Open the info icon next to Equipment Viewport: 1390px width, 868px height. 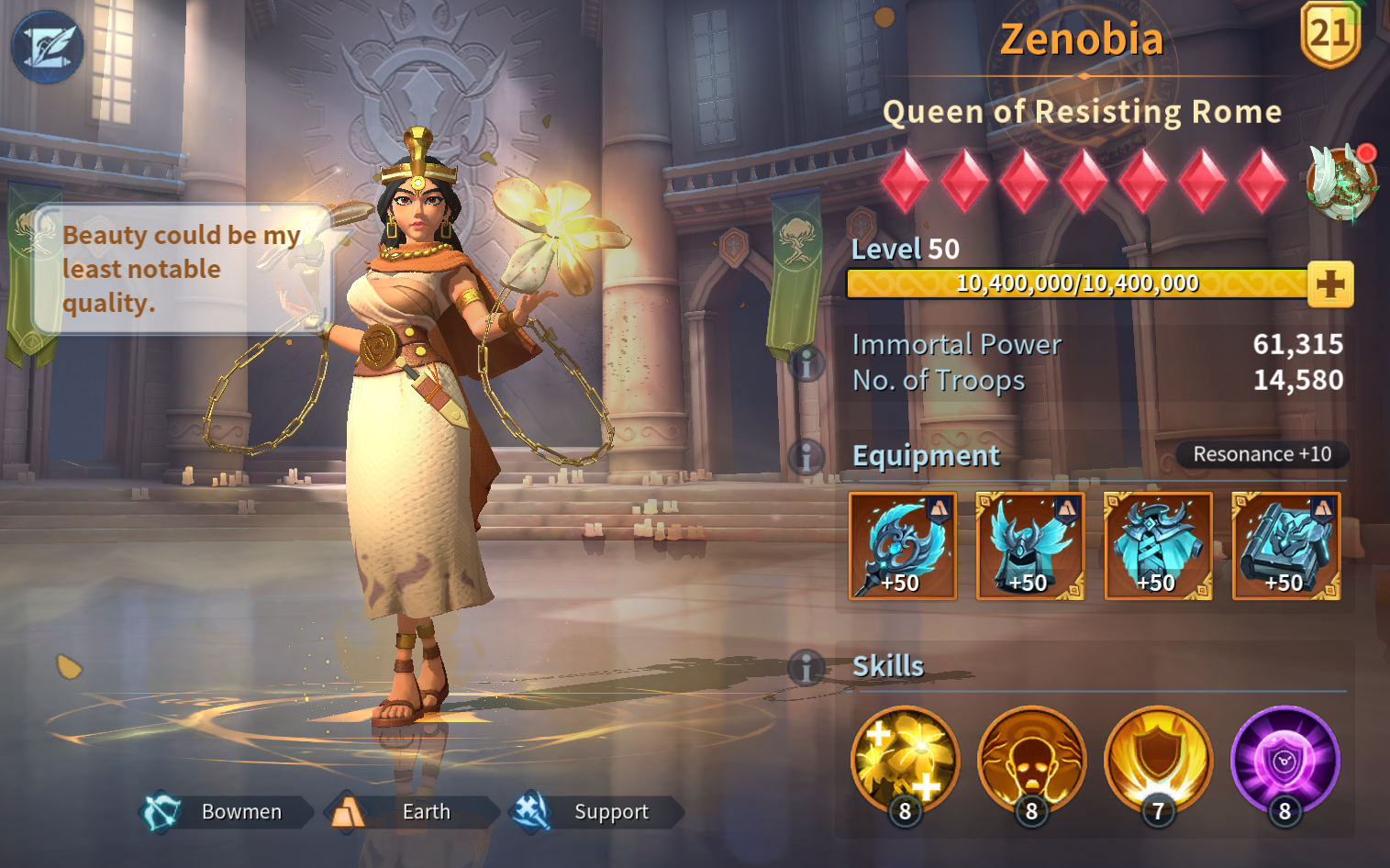pos(806,456)
